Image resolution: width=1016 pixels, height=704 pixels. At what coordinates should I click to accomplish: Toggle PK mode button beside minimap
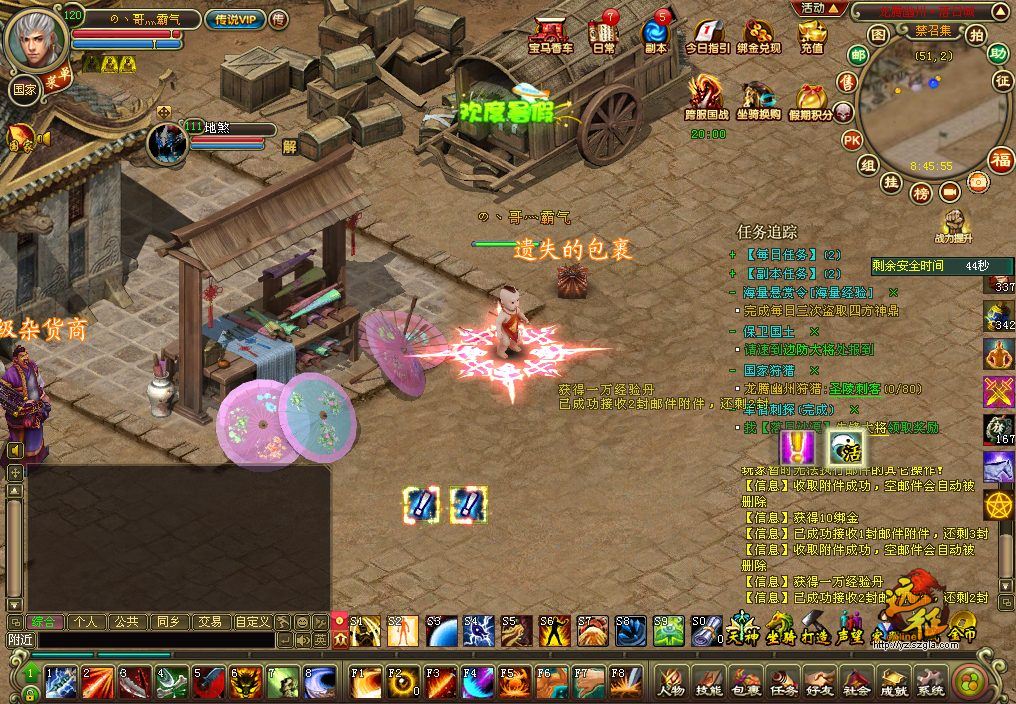(852, 139)
